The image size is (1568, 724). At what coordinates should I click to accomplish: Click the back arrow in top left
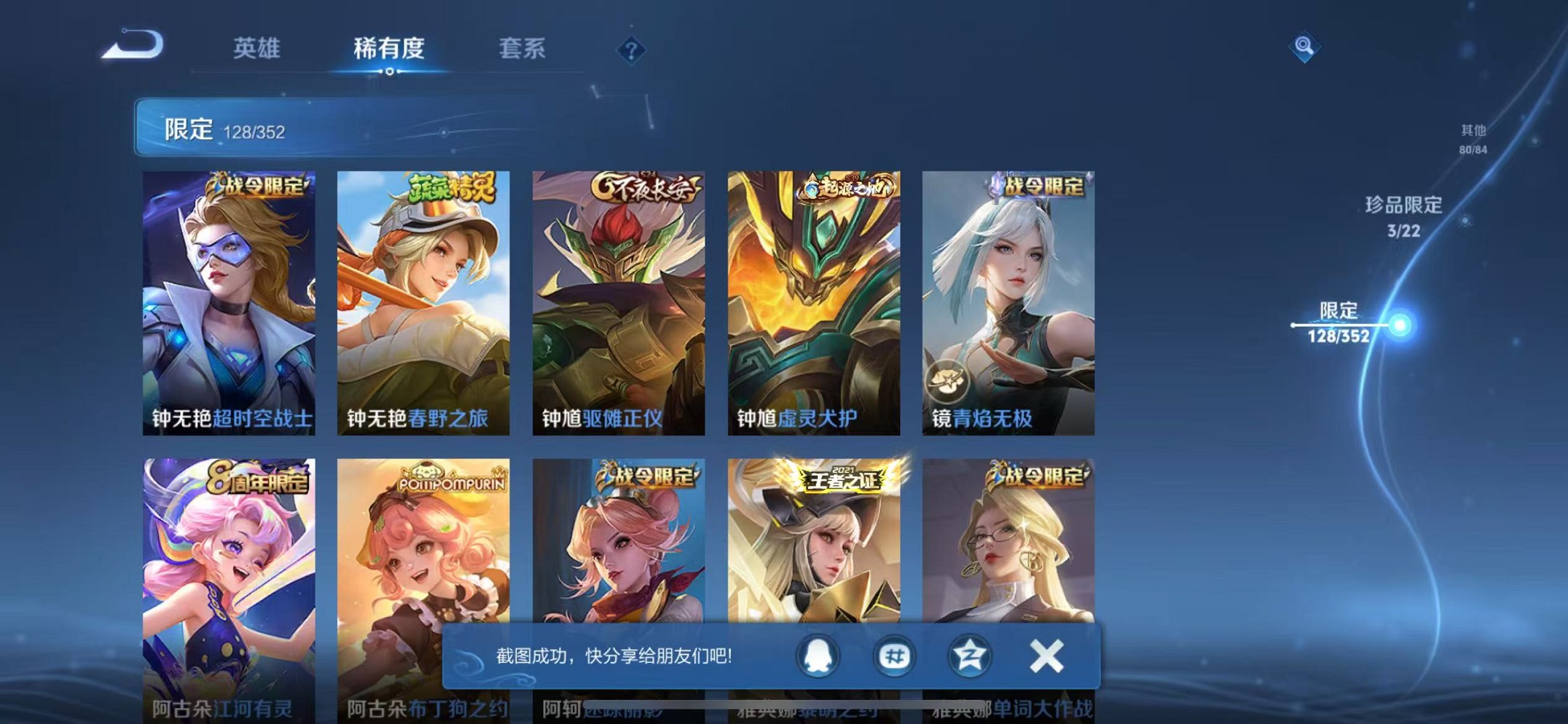[x=135, y=45]
